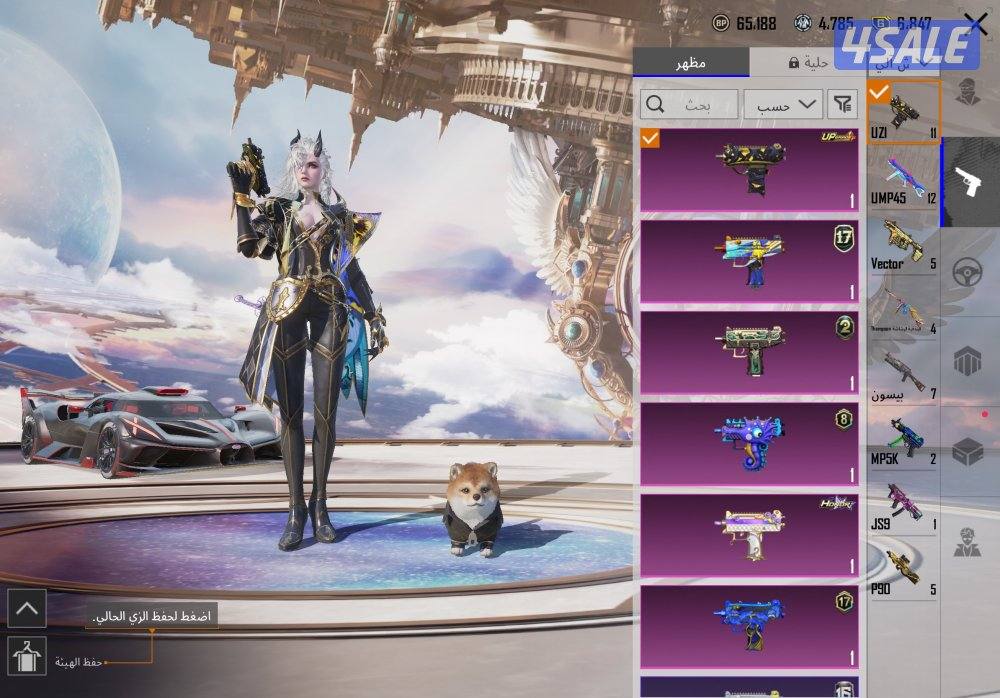Pick the white-gold Honor UZI skin
The image size is (1000, 698).
tap(748, 536)
